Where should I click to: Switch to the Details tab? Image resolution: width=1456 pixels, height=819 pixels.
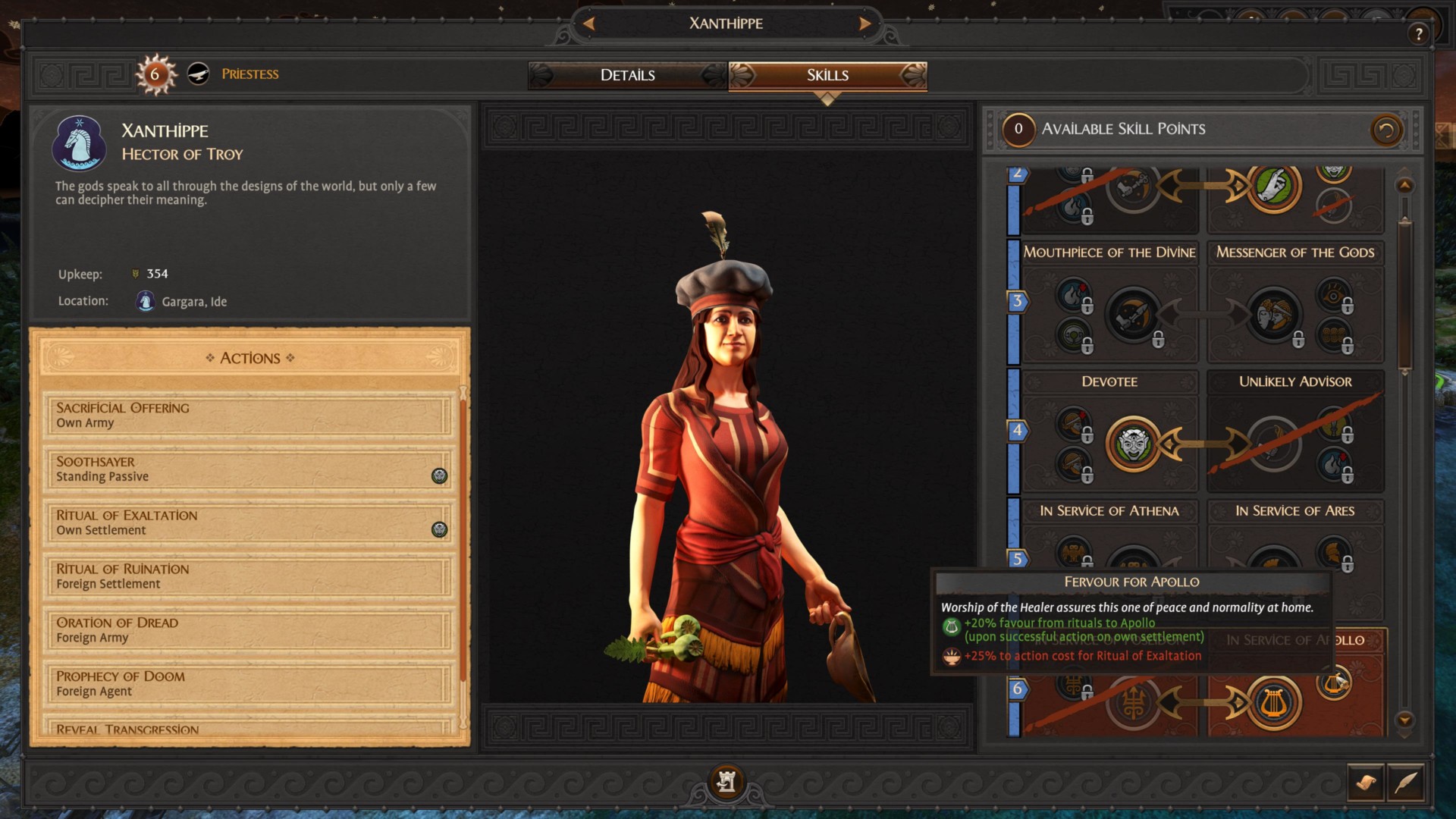point(627,75)
